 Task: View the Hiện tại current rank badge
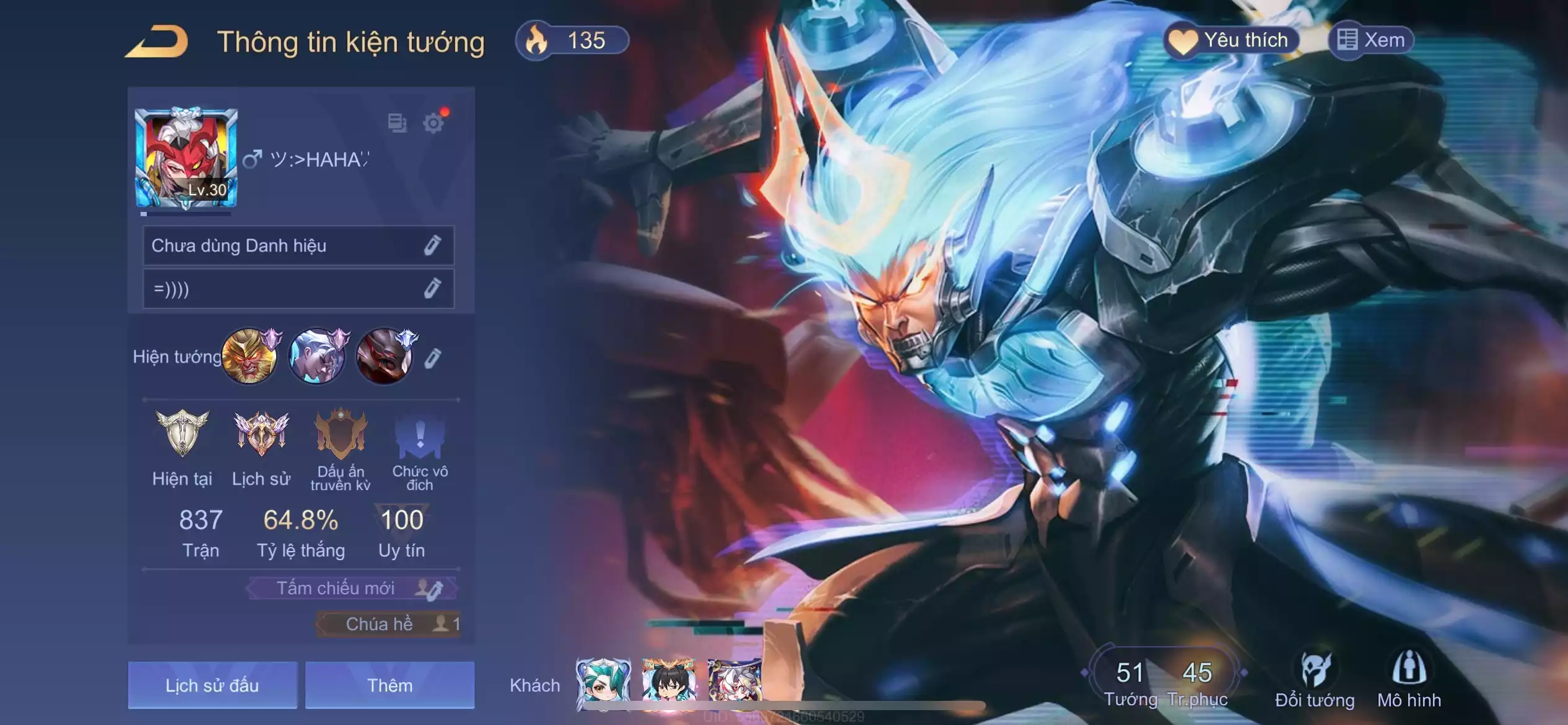(182, 434)
